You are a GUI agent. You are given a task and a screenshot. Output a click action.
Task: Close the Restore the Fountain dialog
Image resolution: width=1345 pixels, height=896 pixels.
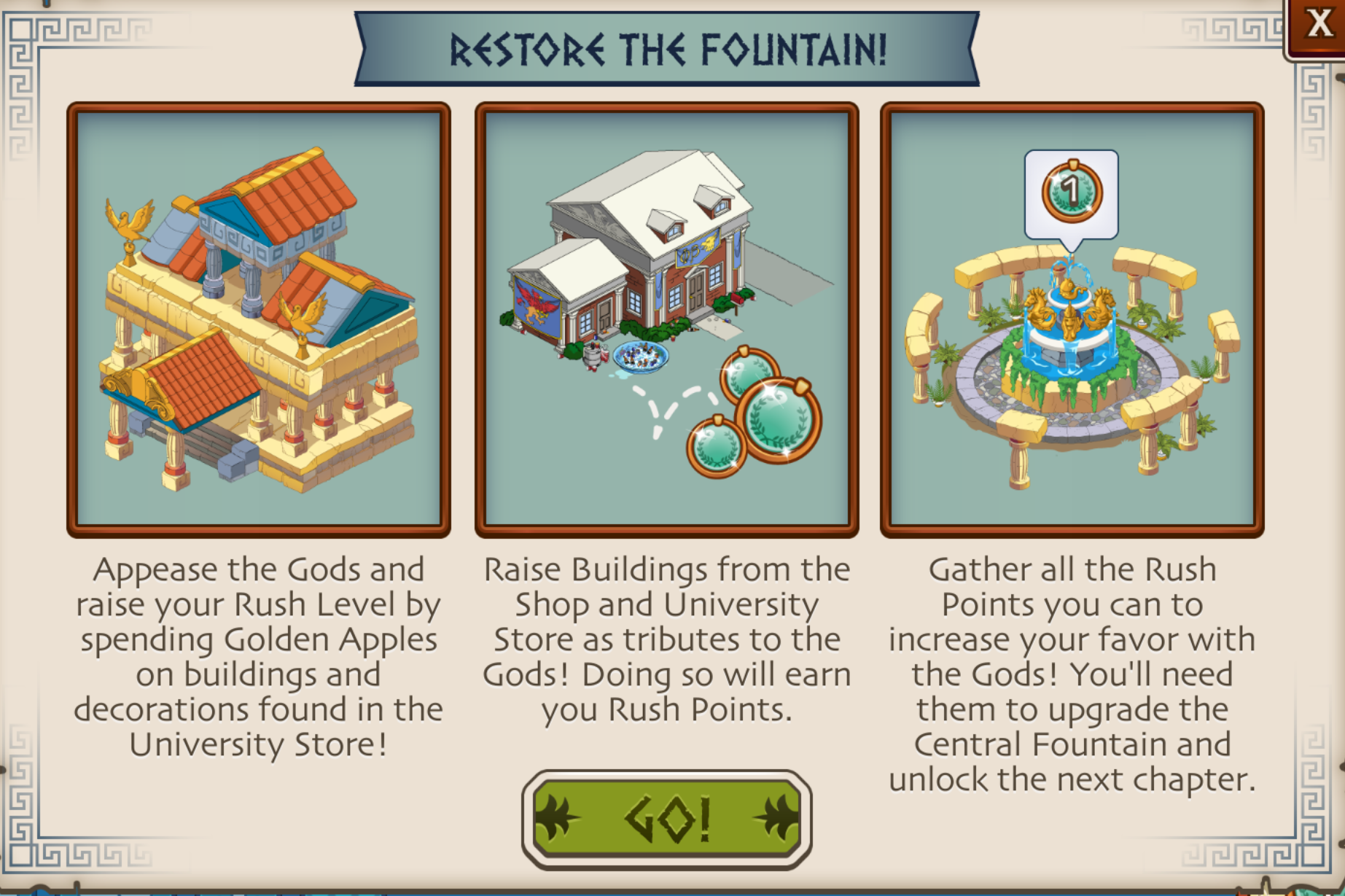pos(1317,26)
